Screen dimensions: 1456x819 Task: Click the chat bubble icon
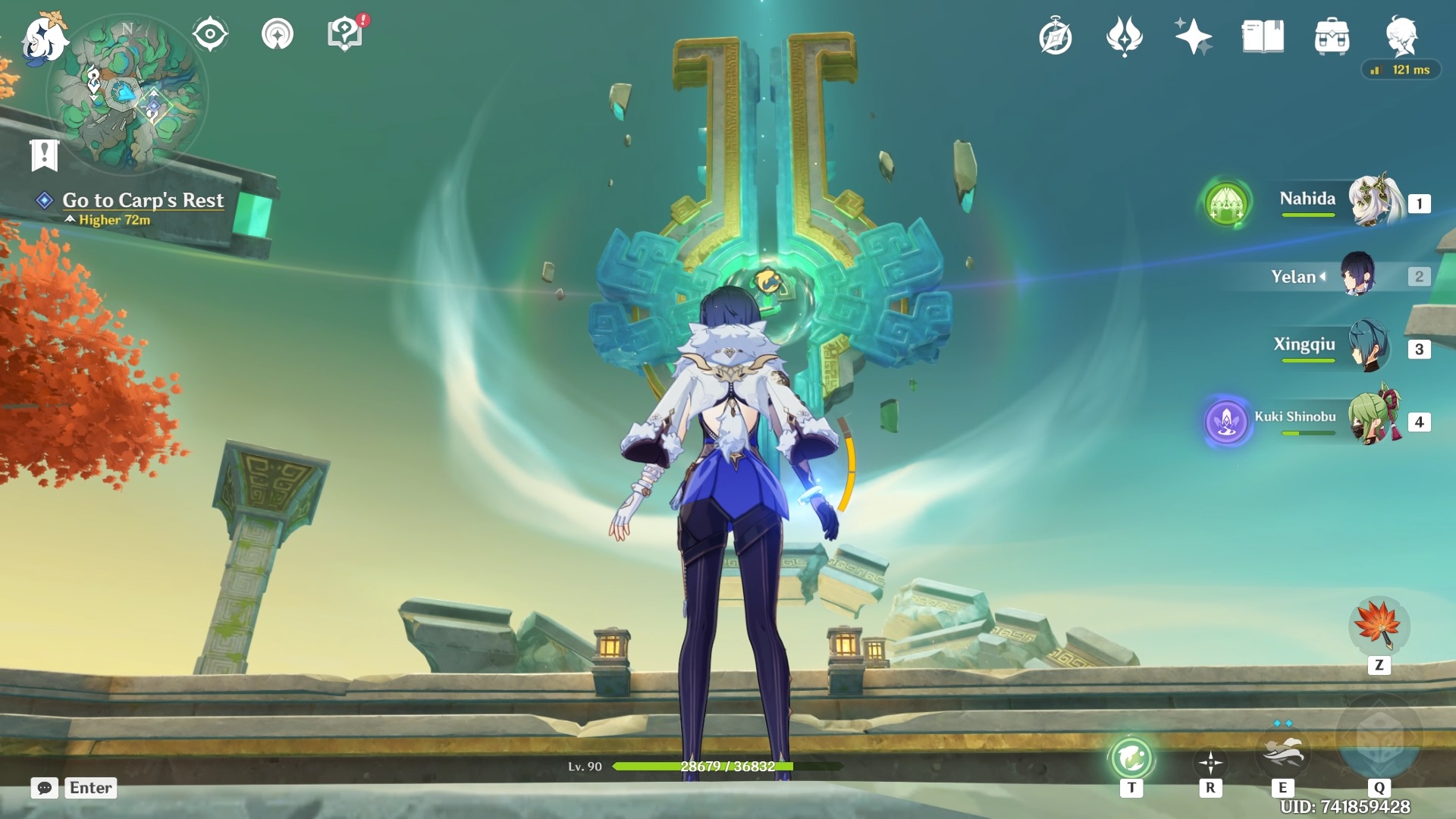pos(45,789)
